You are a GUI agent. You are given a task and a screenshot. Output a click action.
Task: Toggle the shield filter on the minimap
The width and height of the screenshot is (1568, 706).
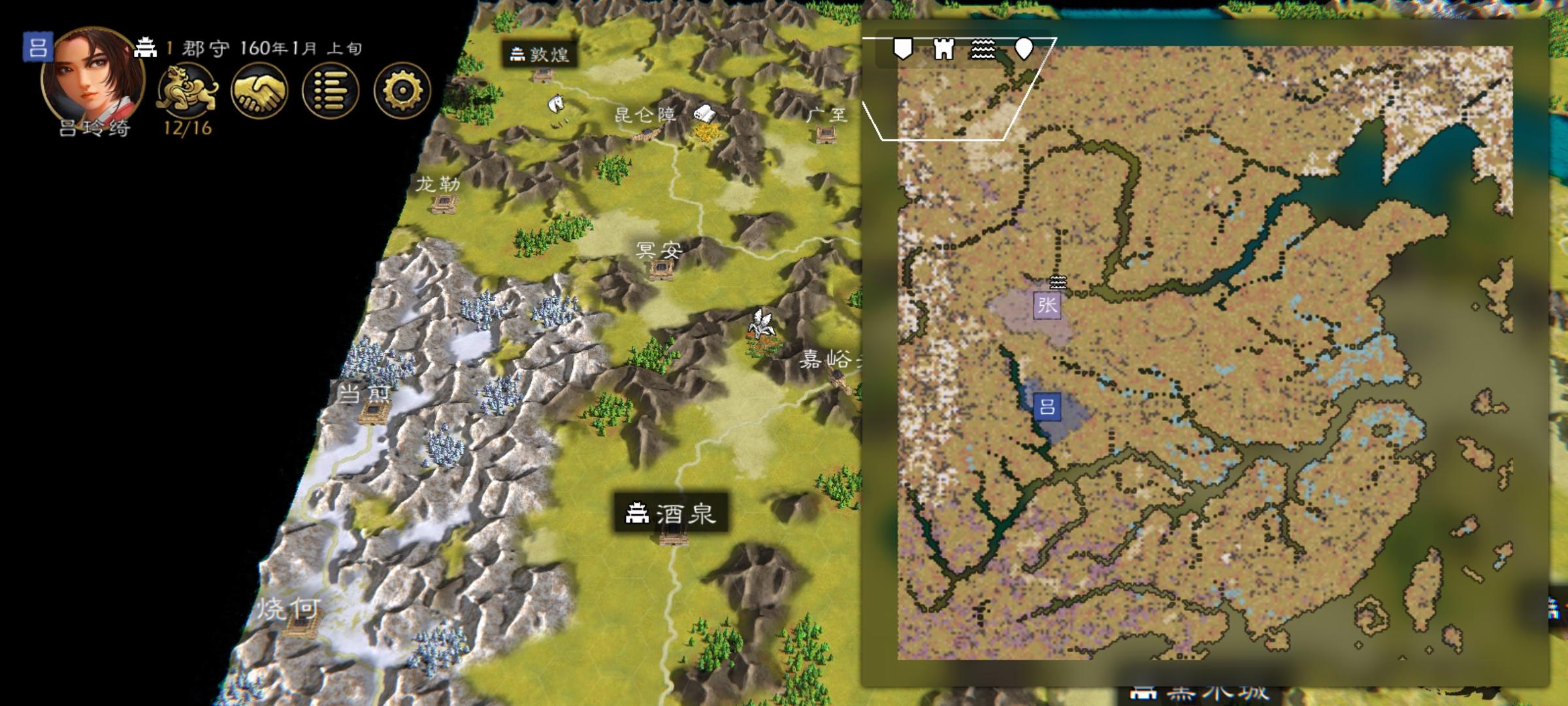(902, 49)
